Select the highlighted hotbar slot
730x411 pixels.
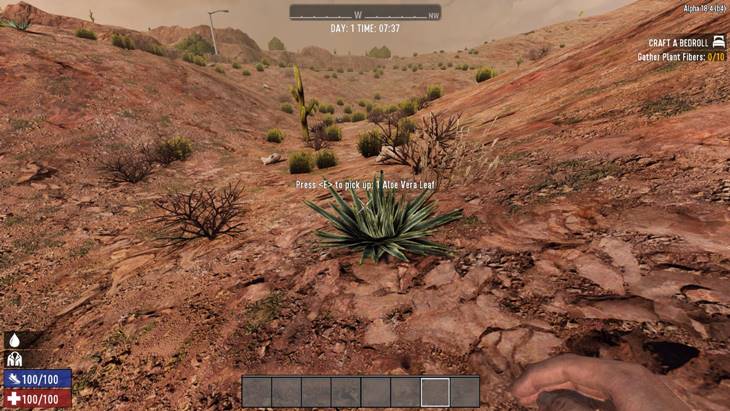pos(435,392)
